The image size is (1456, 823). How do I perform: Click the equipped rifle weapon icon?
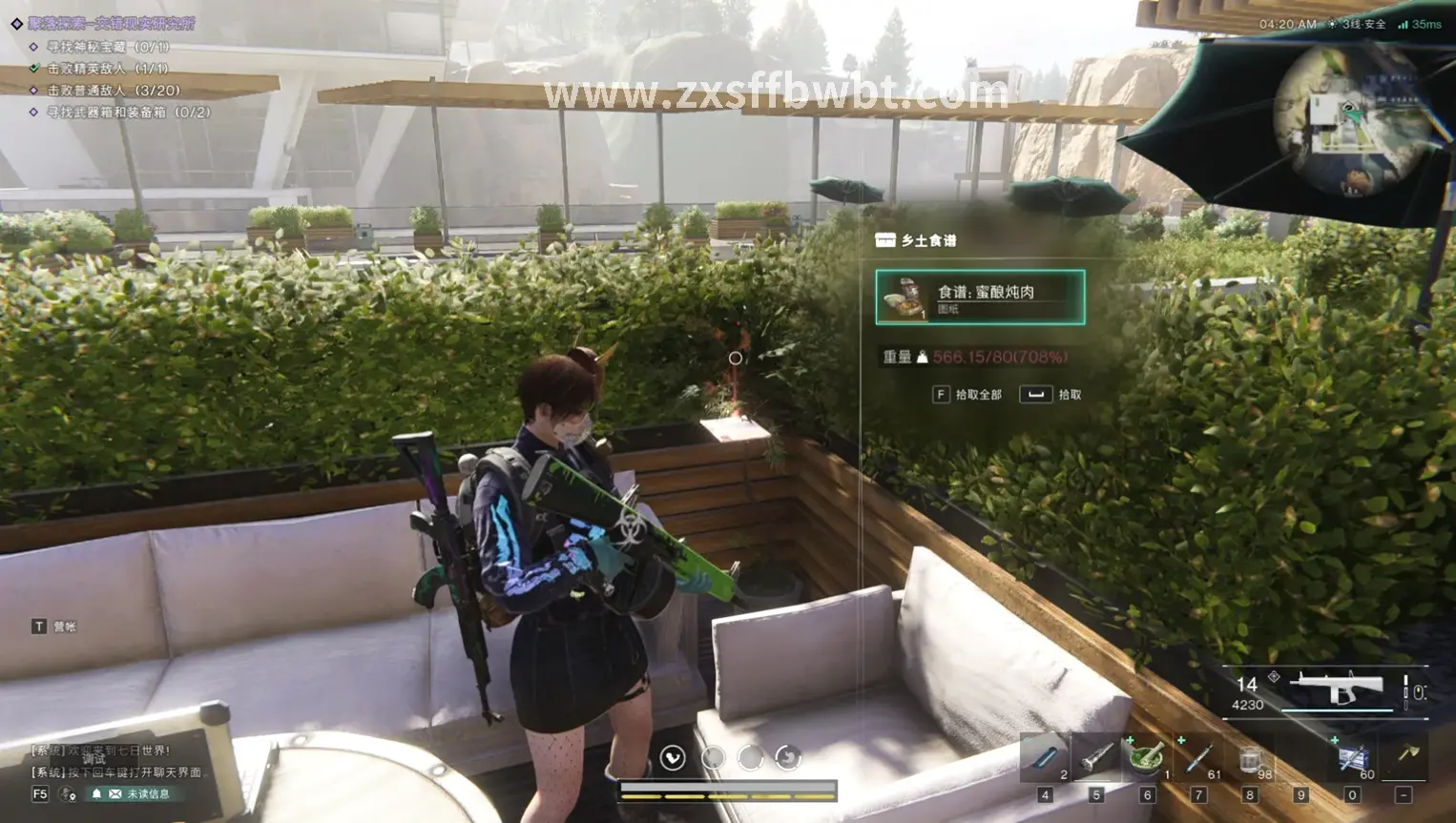[1339, 688]
